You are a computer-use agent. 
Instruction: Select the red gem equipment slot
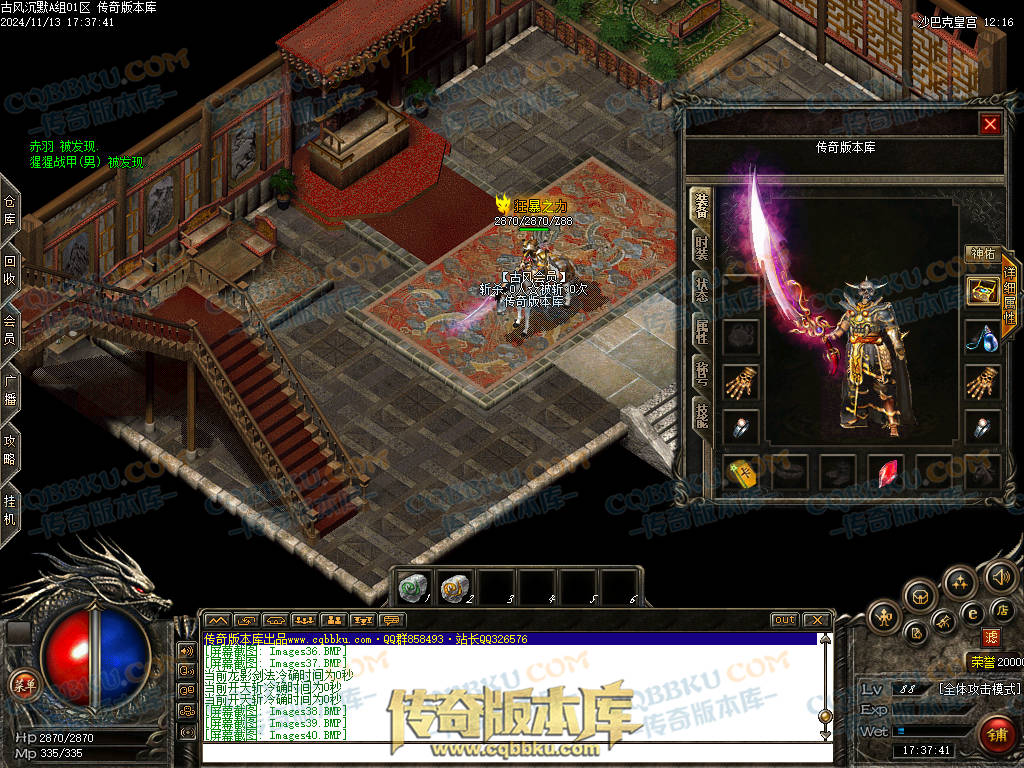(x=885, y=473)
